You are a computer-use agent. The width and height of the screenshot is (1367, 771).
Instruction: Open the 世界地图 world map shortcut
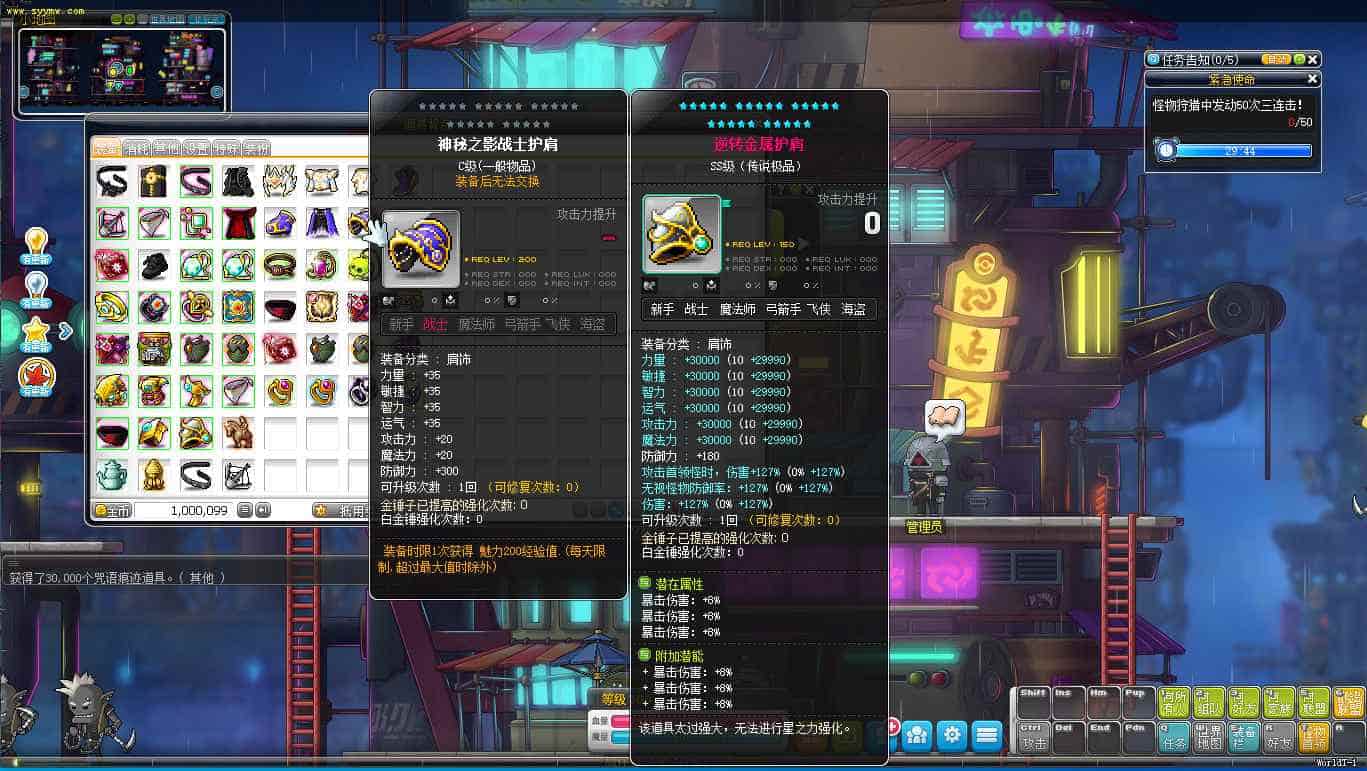[1208, 739]
